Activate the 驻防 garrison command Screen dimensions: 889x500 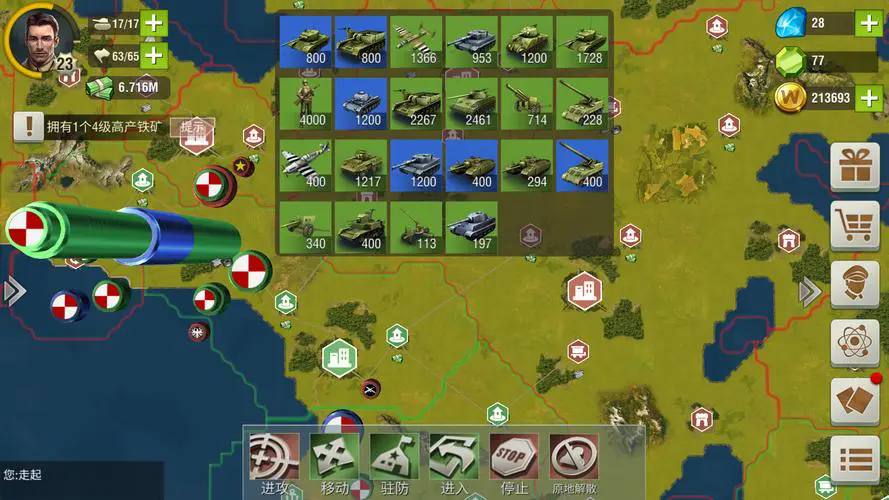394,458
